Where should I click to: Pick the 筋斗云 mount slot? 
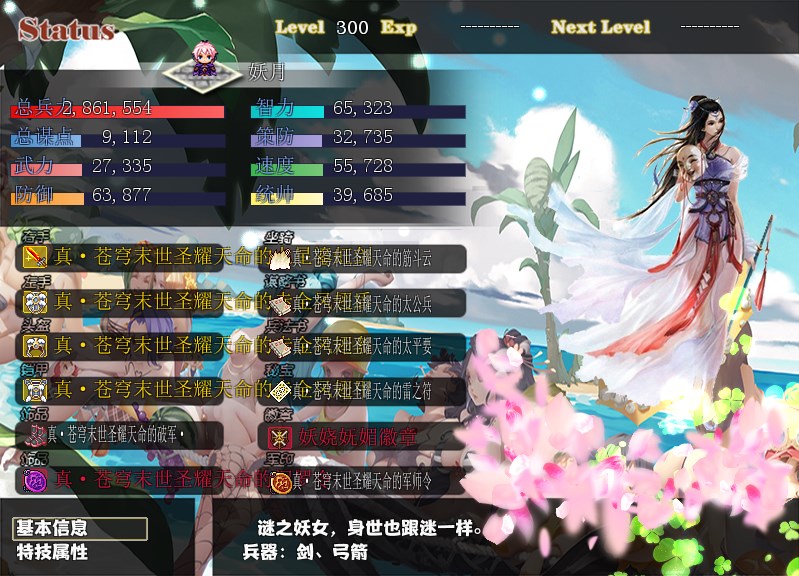click(x=366, y=258)
